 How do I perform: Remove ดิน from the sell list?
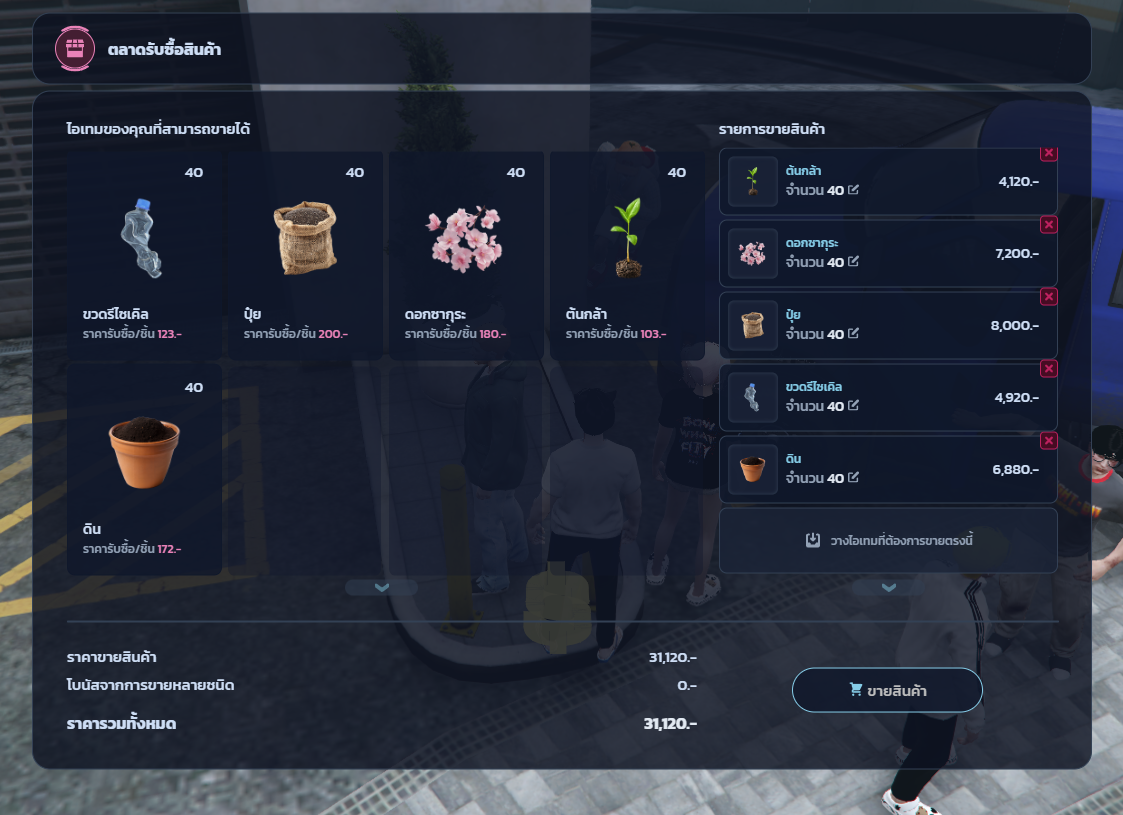click(x=1048, y=441)
